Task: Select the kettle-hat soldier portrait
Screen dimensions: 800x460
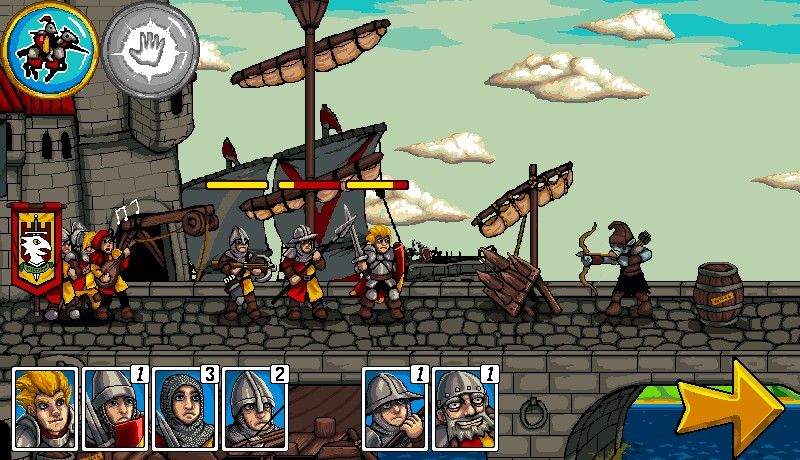Action: click(393, 408)
